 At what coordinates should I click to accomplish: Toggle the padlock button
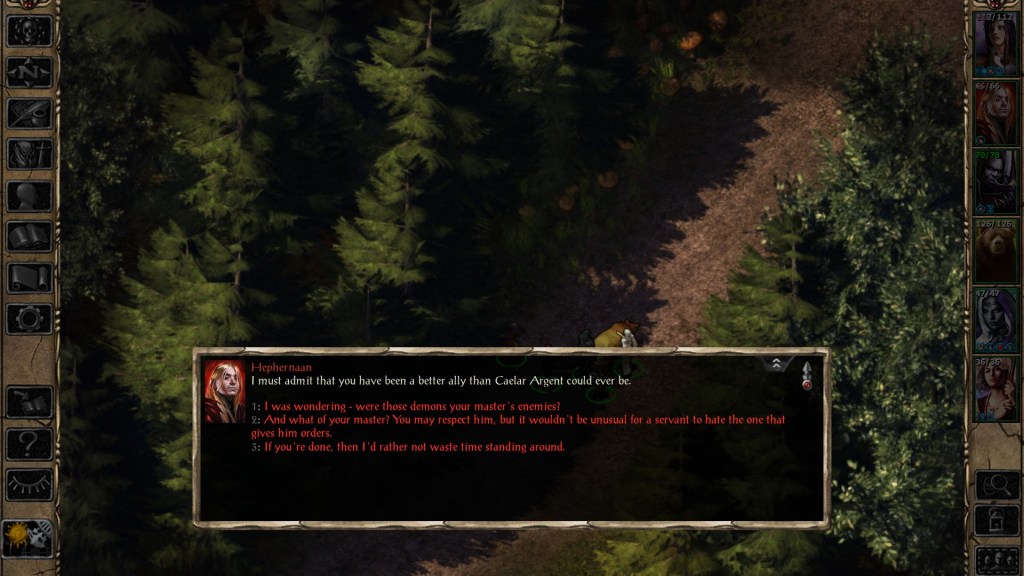(996, 520)
